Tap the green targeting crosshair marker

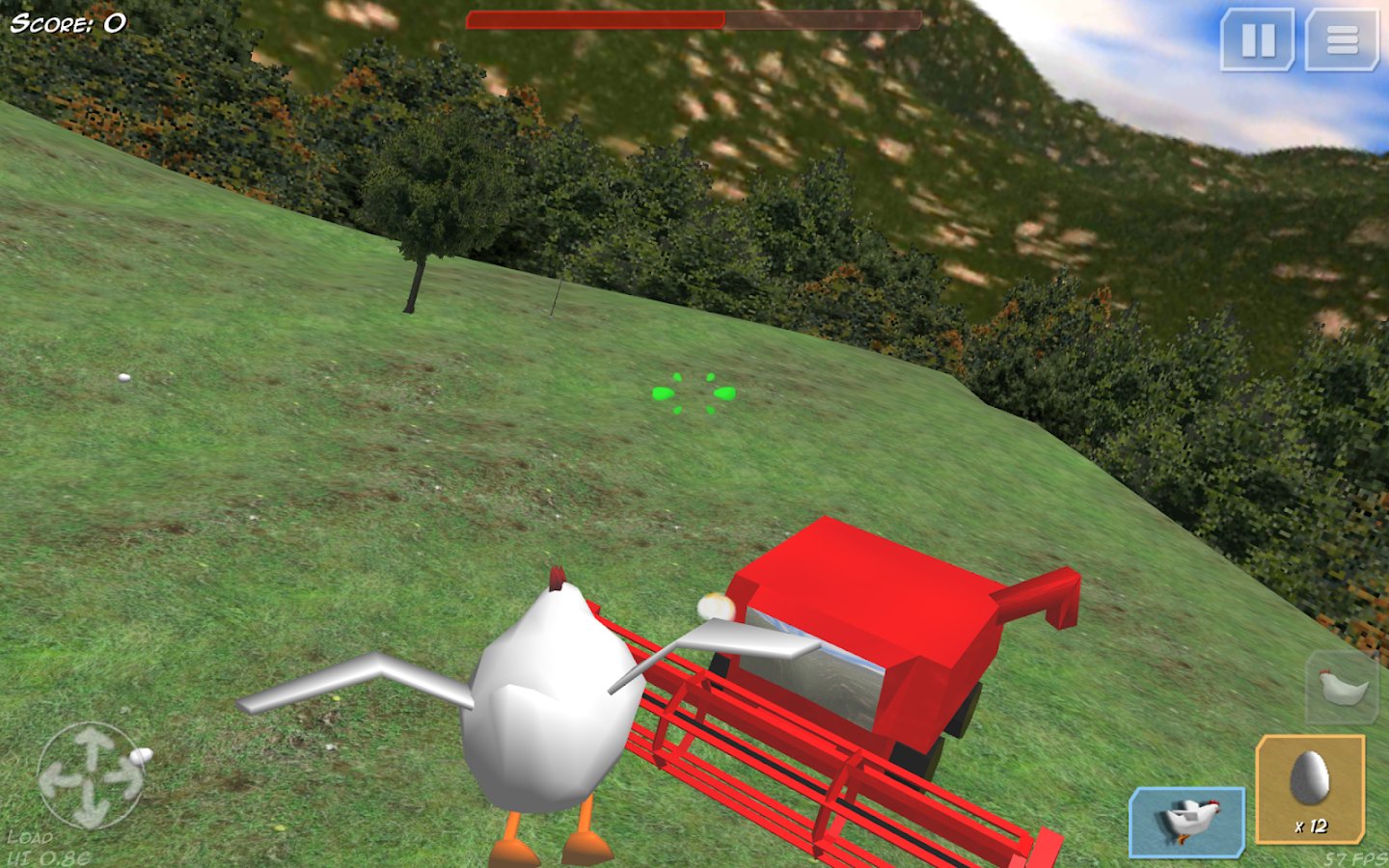click(x=693, y=393)
